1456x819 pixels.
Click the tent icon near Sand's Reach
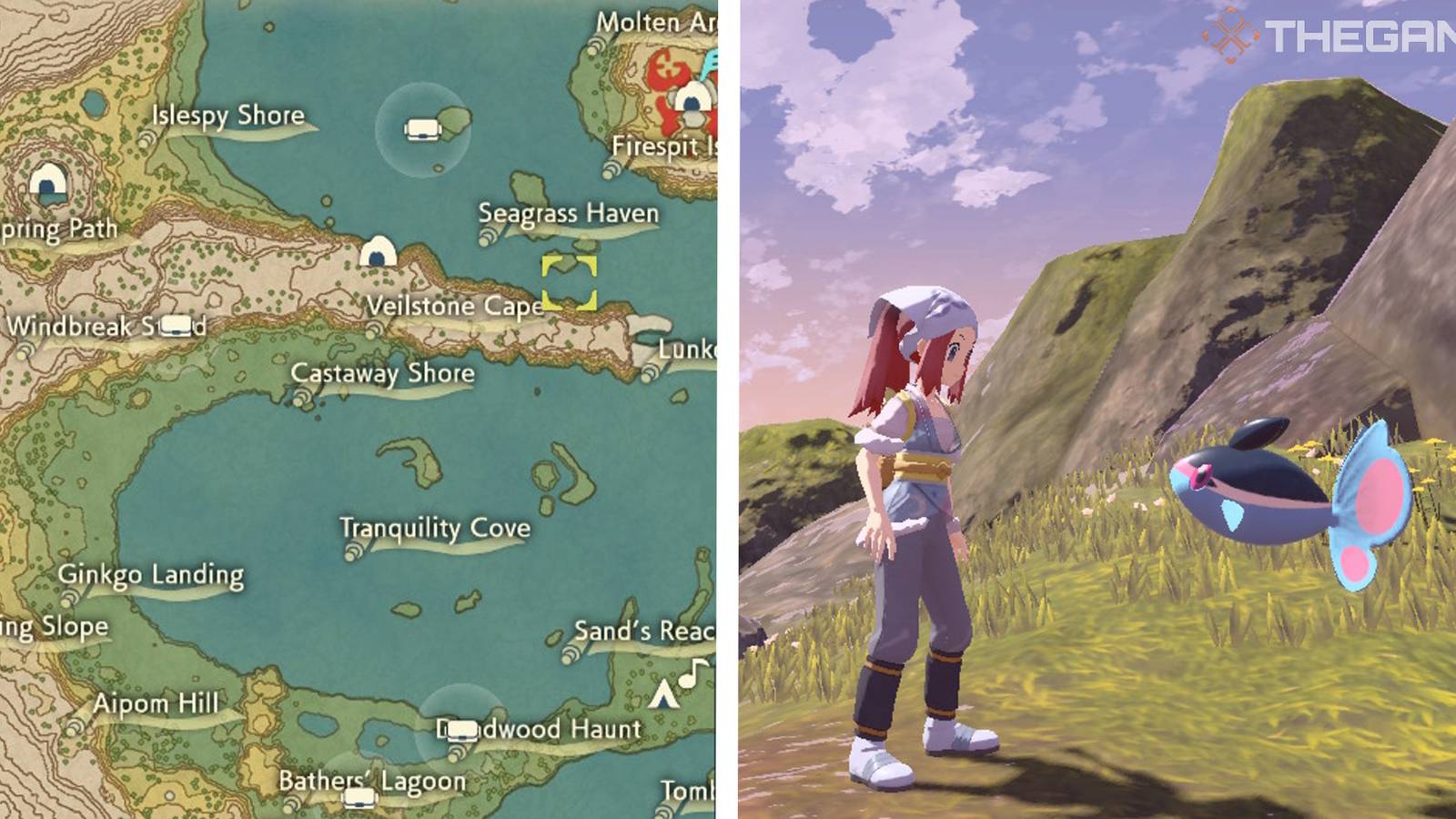663,694
